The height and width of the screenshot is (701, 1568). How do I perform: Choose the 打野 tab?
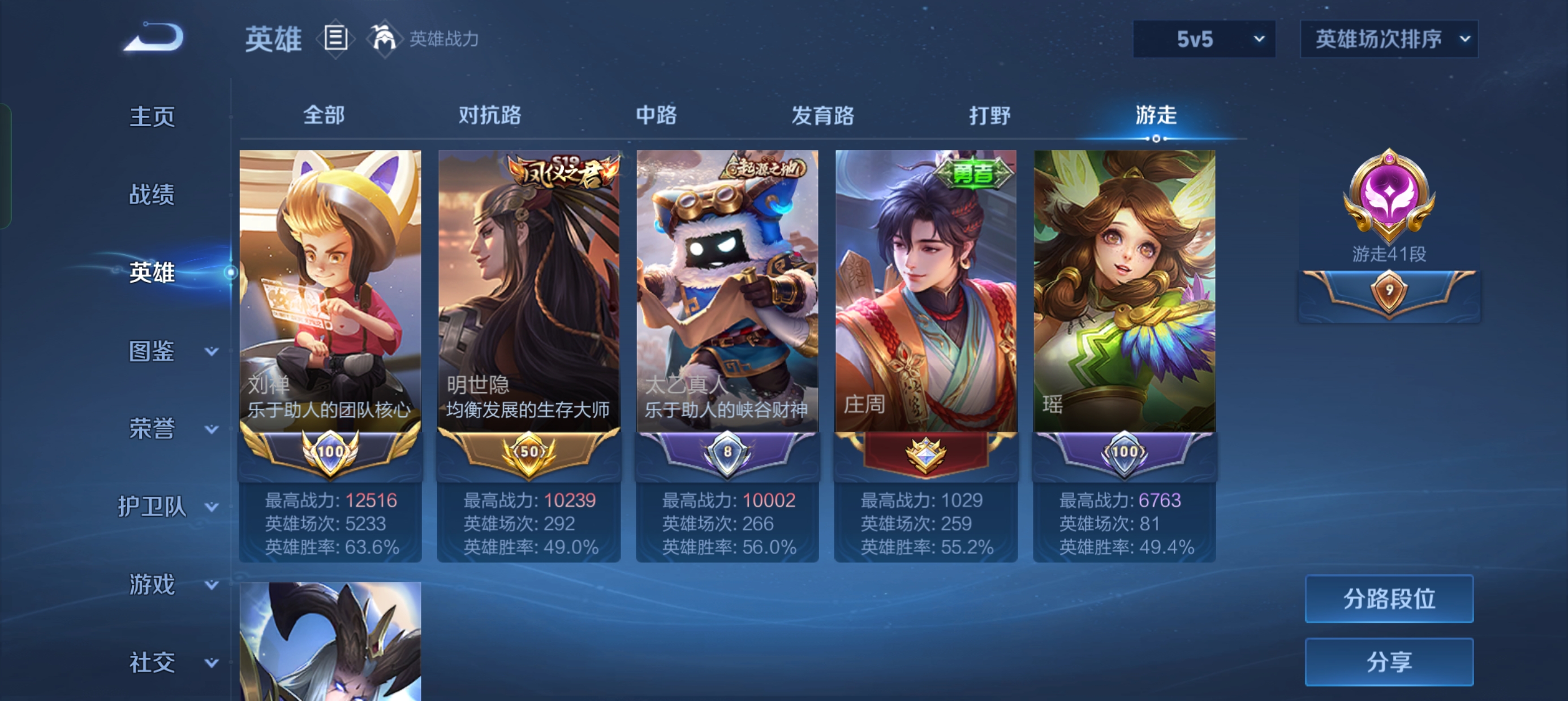(989, 115)
